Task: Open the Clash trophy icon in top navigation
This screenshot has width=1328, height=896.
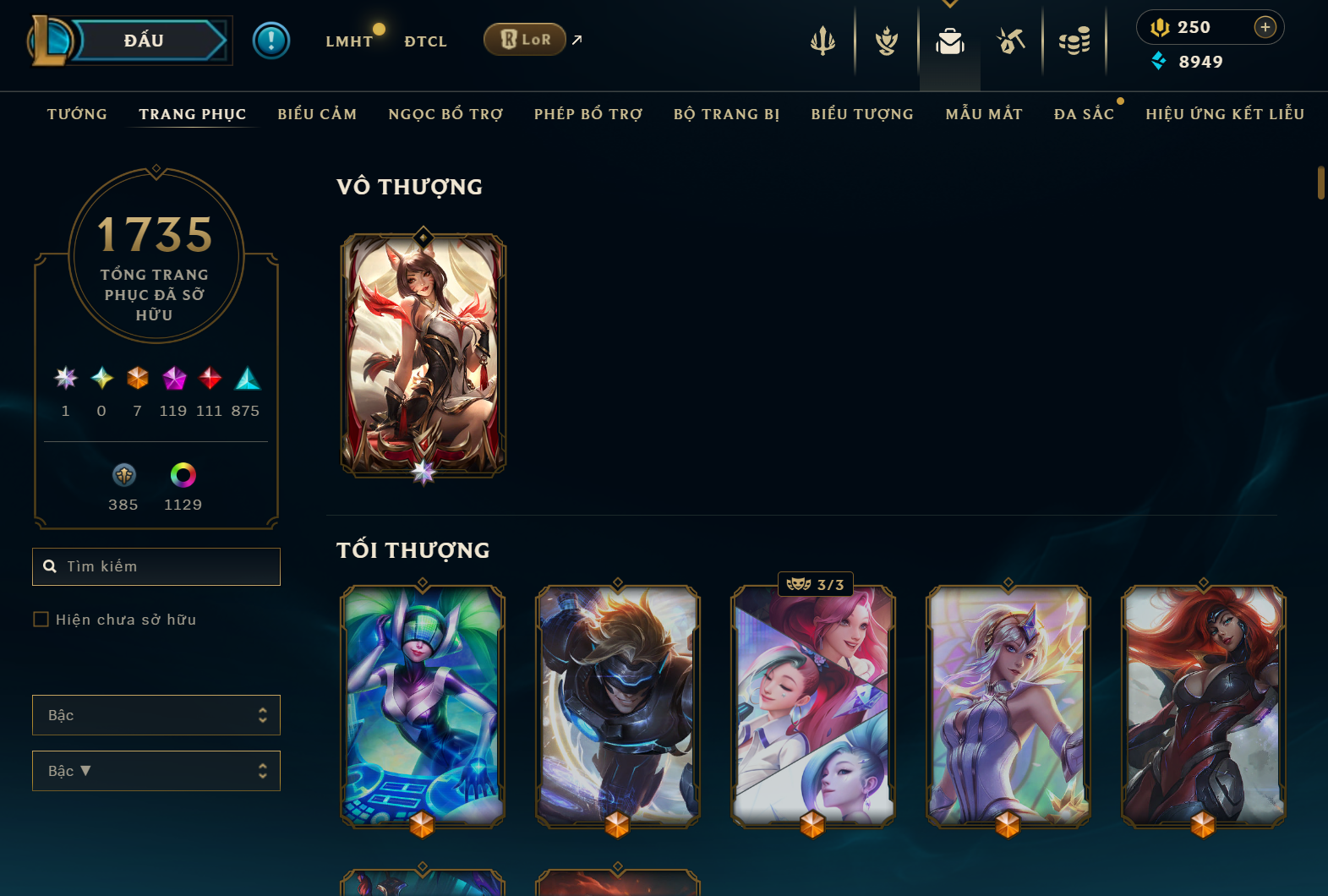Action: [886, 40]
